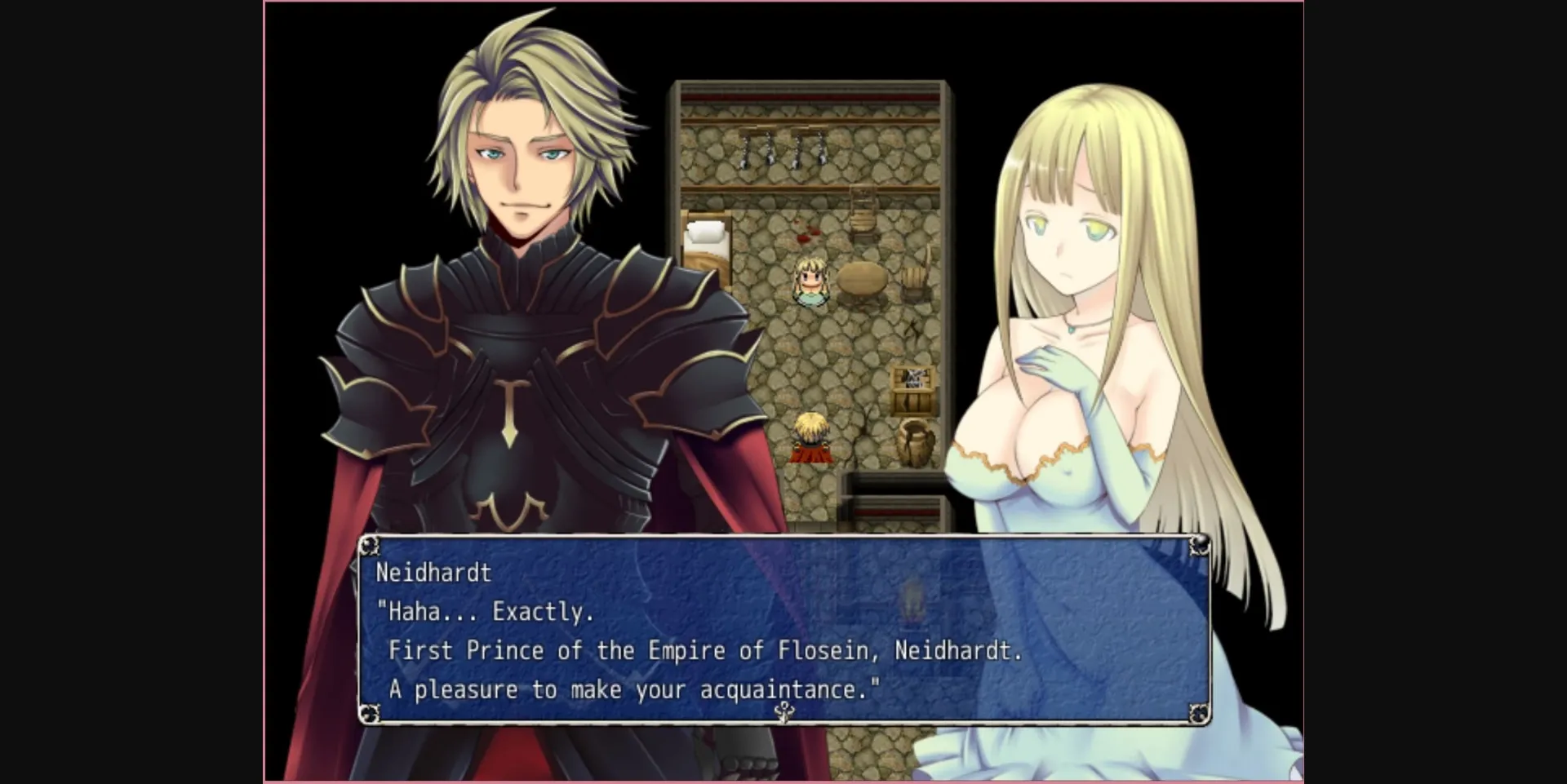The image size is (1567, 784).
Task: Click the wooden chair beside the table
Action: 915,283
